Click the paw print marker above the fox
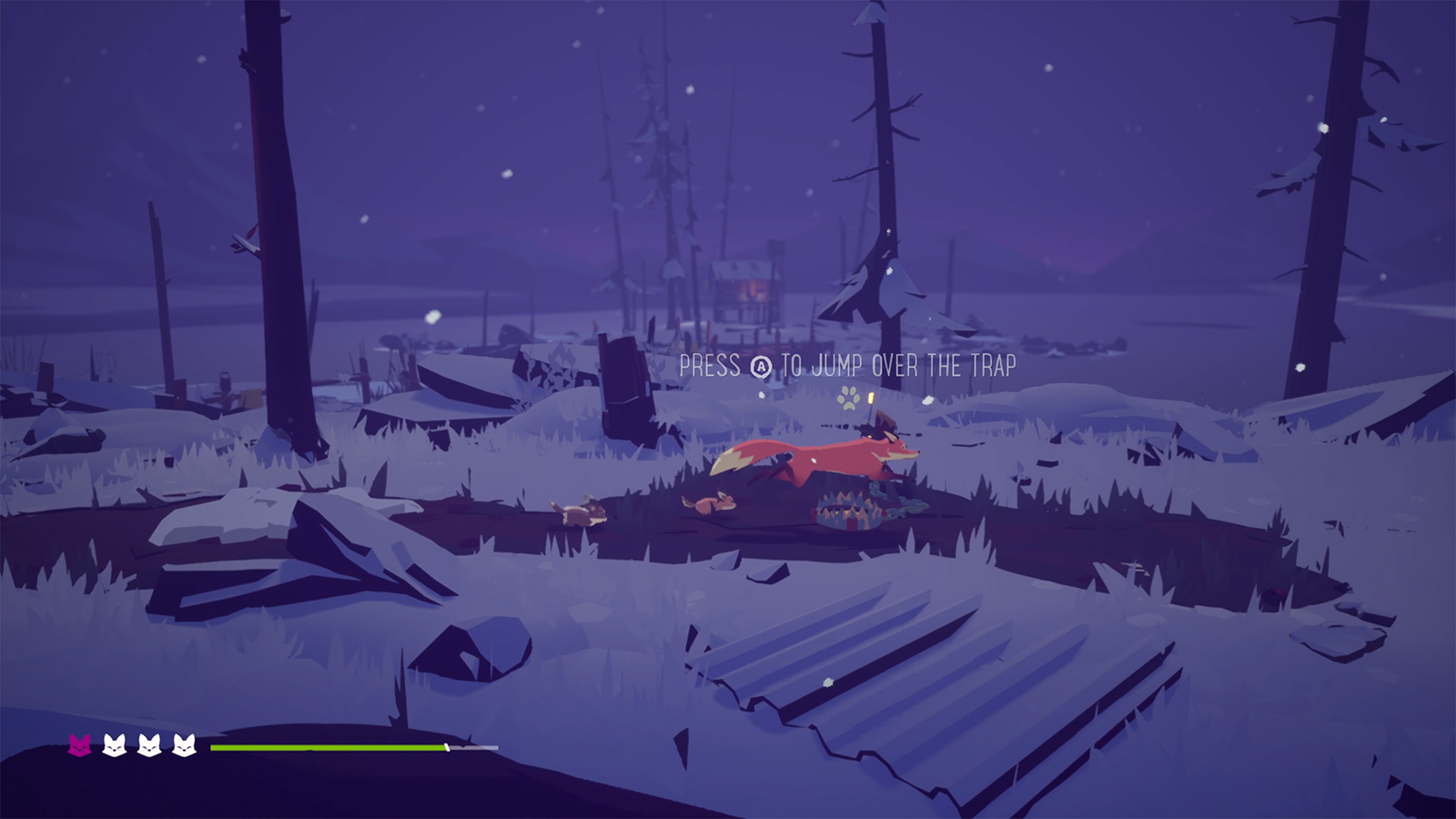This screenshot has height=819, width=1456. coord(849,397)
